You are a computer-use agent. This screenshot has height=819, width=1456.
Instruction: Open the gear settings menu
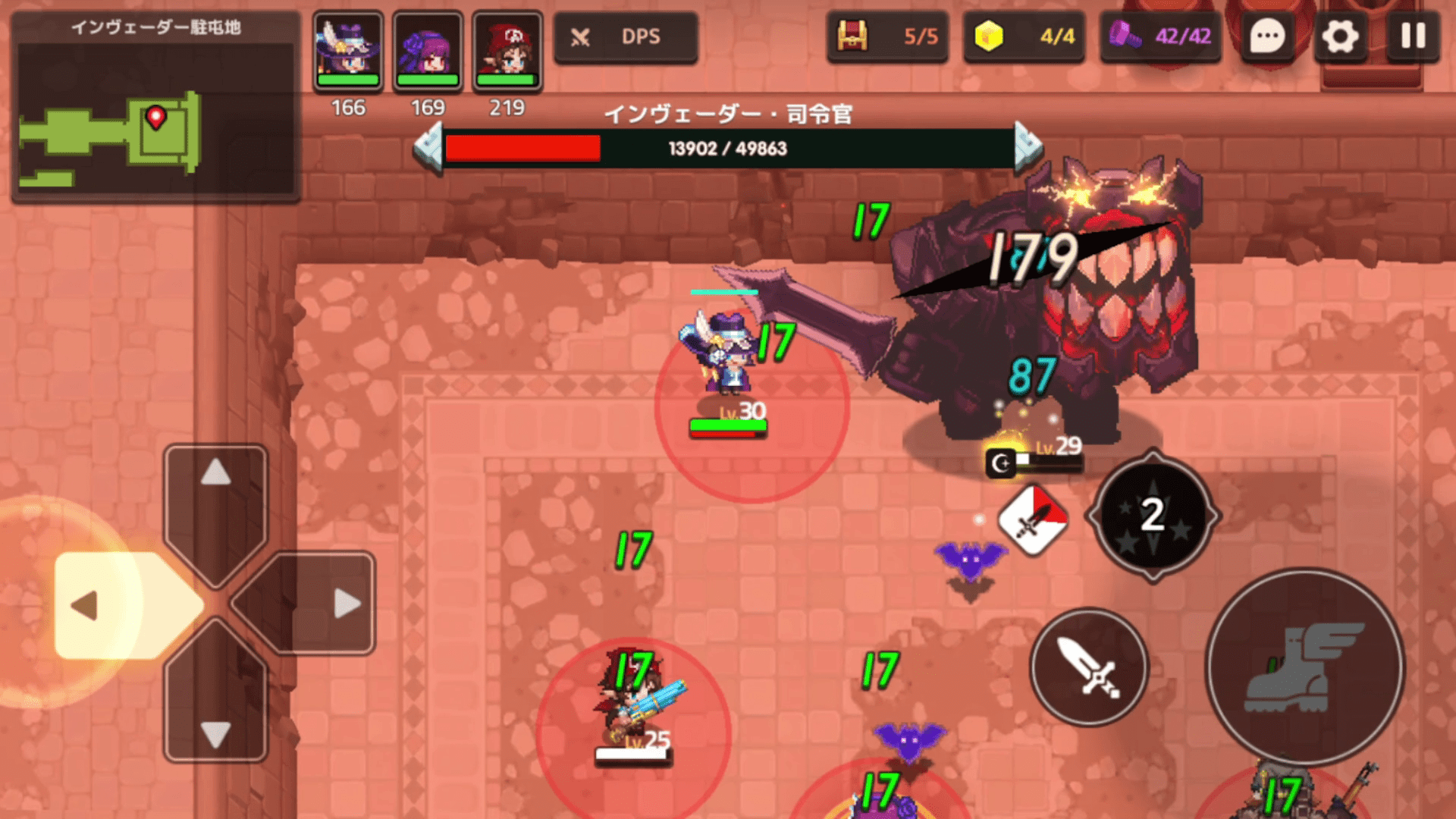(1340, 36)
